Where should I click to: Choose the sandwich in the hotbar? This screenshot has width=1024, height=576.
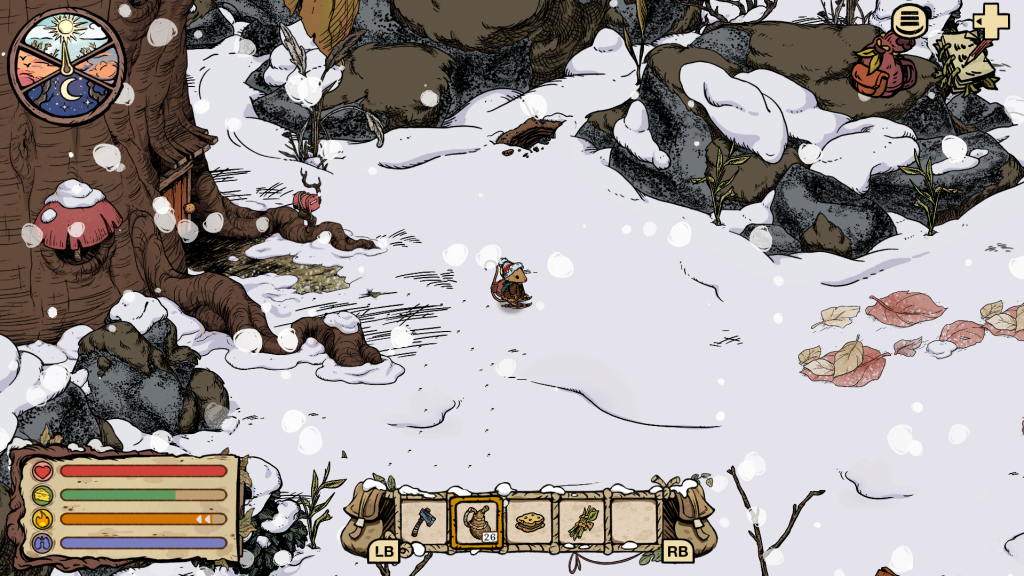click(x=529, y=521)
